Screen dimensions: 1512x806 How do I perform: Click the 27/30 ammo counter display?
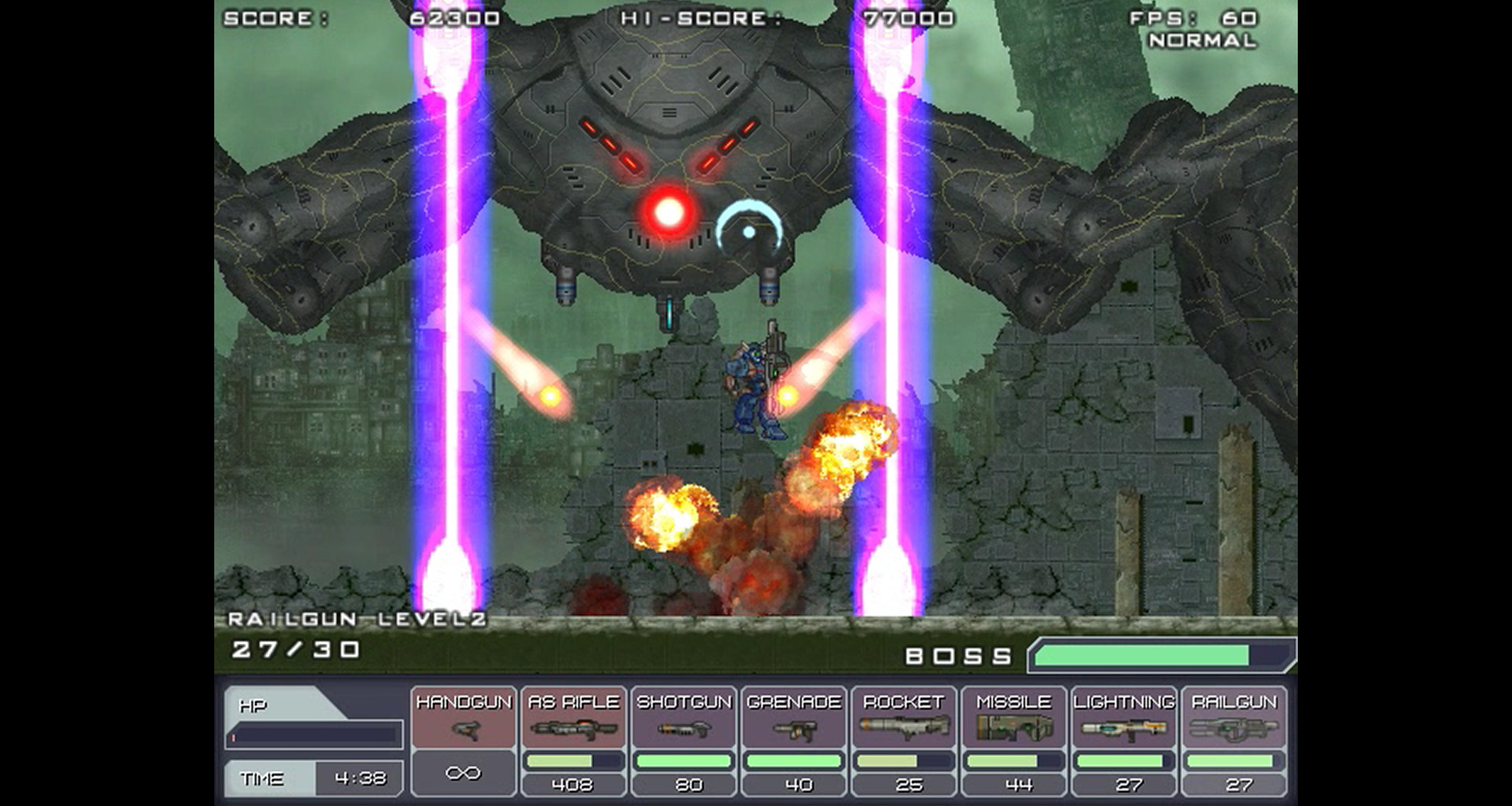tap(295, 648)
